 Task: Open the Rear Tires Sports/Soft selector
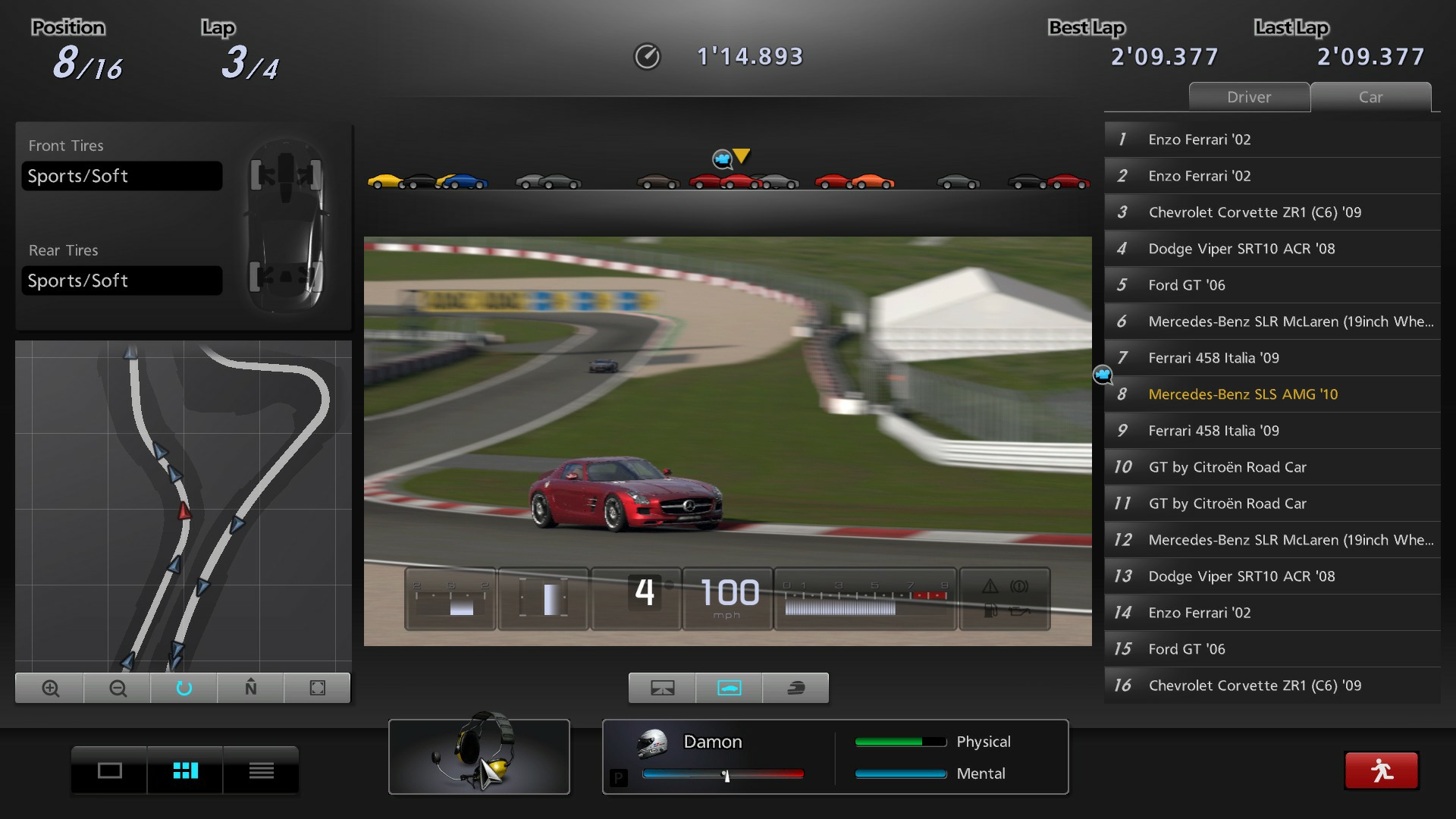pos(121,280)
